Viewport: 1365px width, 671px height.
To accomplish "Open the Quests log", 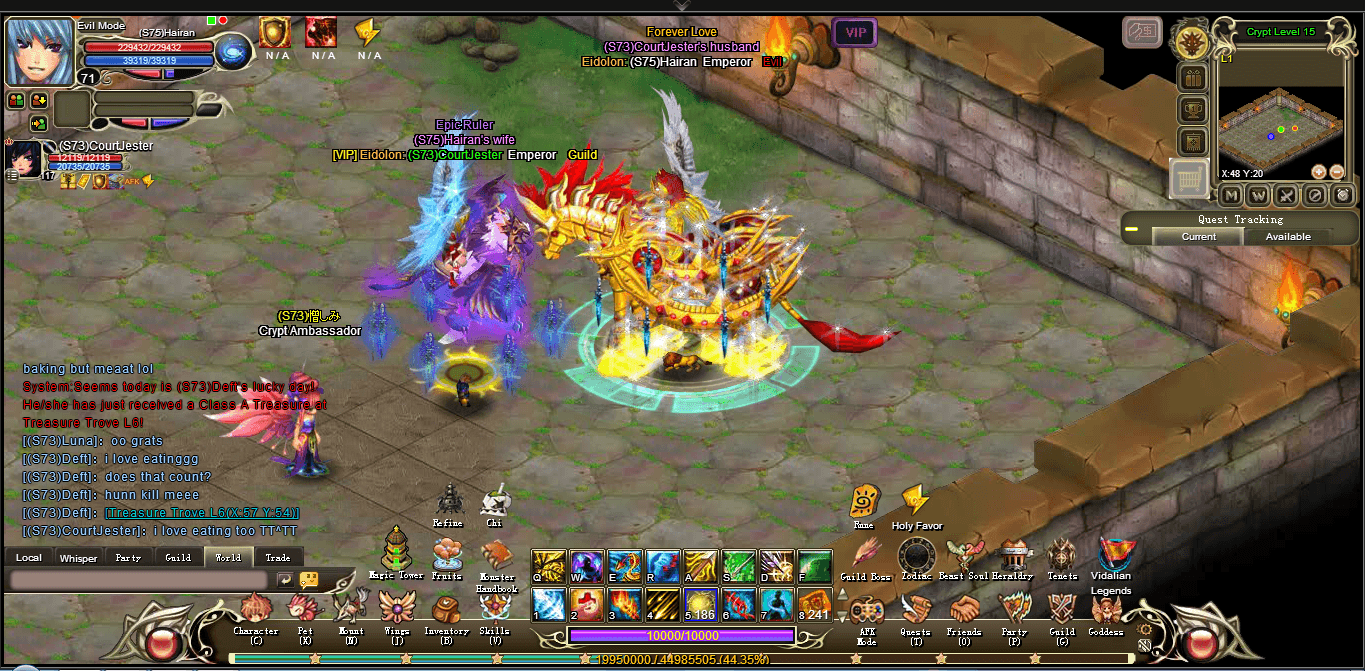I will (x=915, y=610).
